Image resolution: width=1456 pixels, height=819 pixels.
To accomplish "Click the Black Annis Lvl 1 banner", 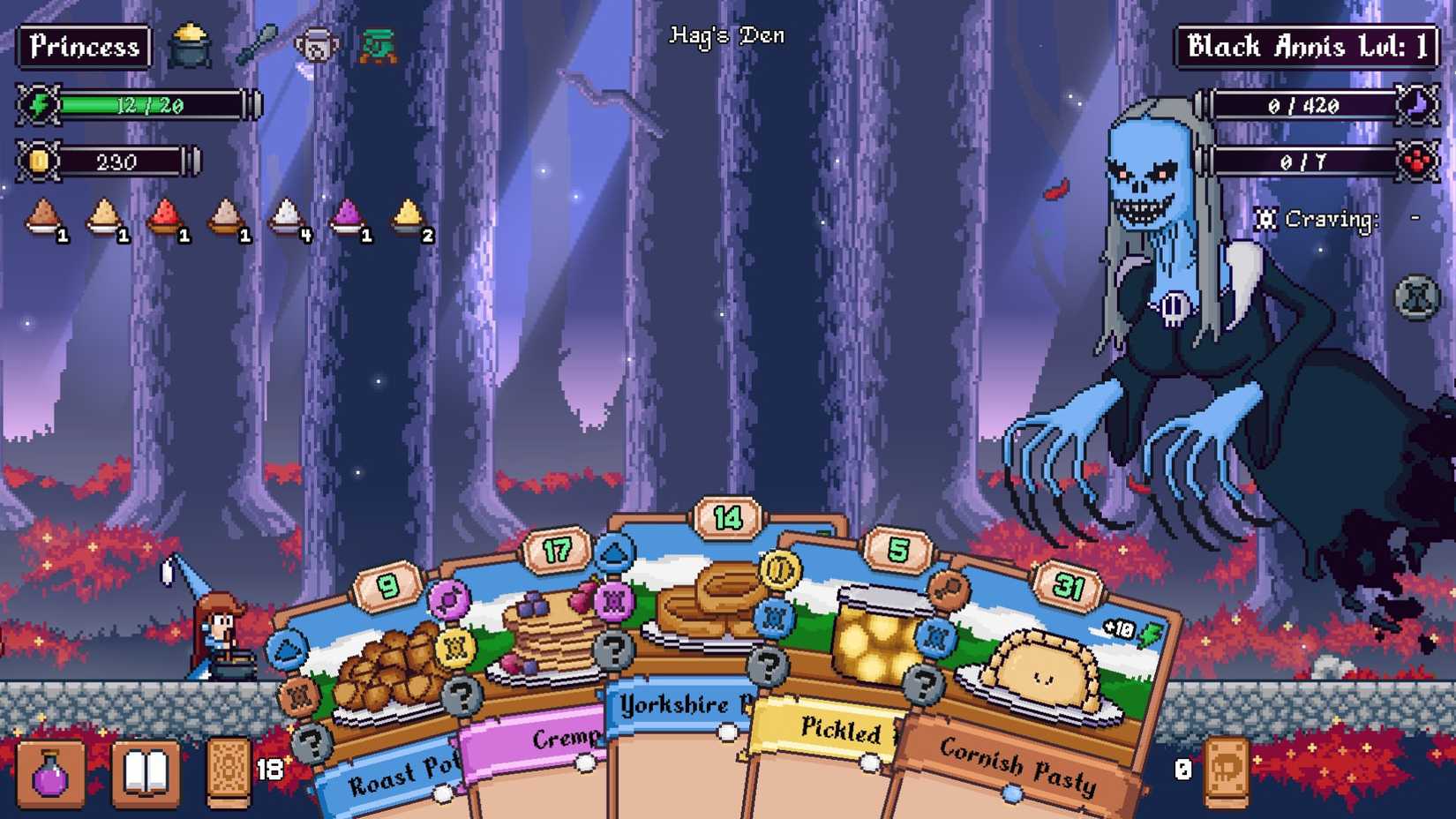I will point(1304,46).
